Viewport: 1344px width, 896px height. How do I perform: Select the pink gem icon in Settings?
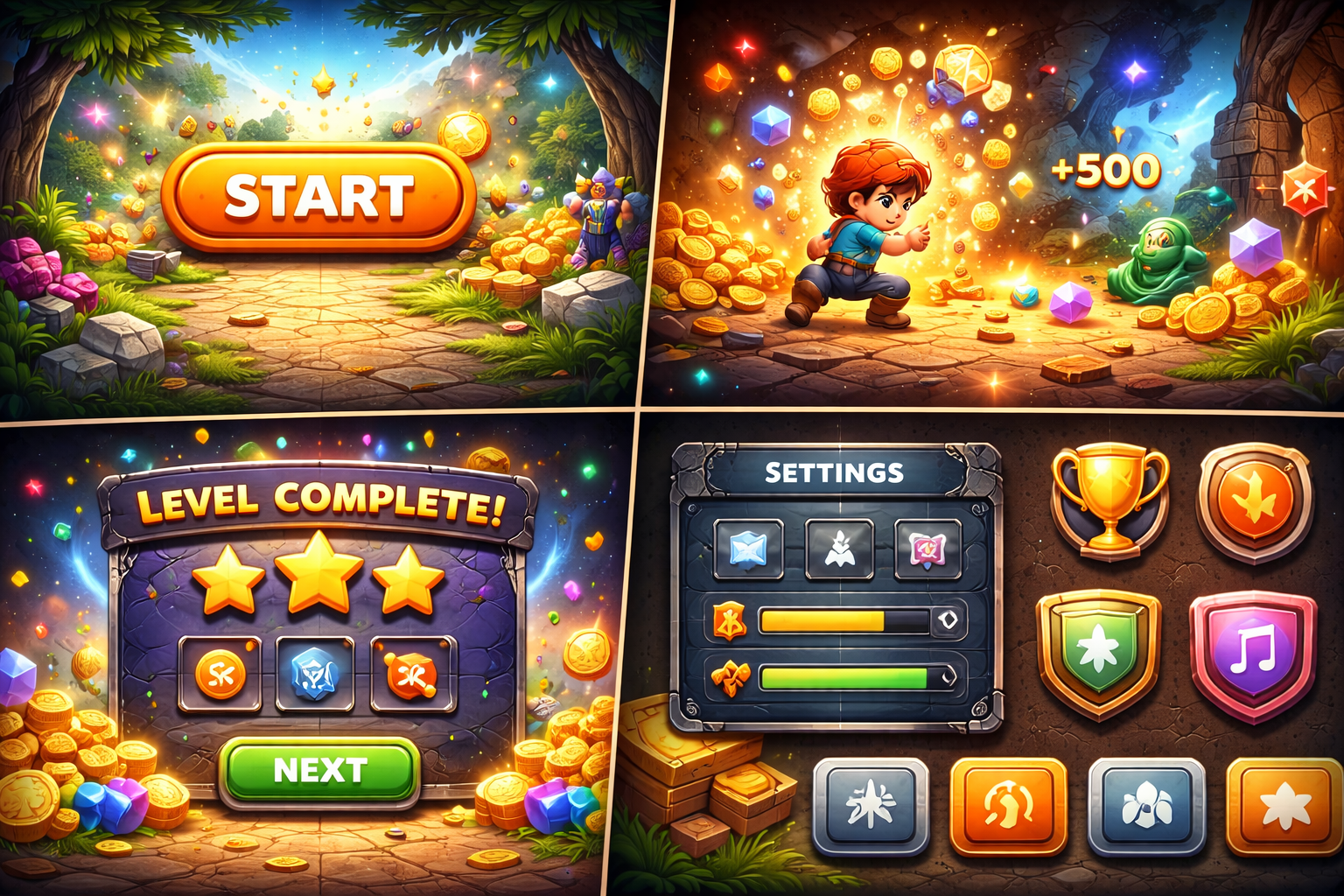pos(927,549)
